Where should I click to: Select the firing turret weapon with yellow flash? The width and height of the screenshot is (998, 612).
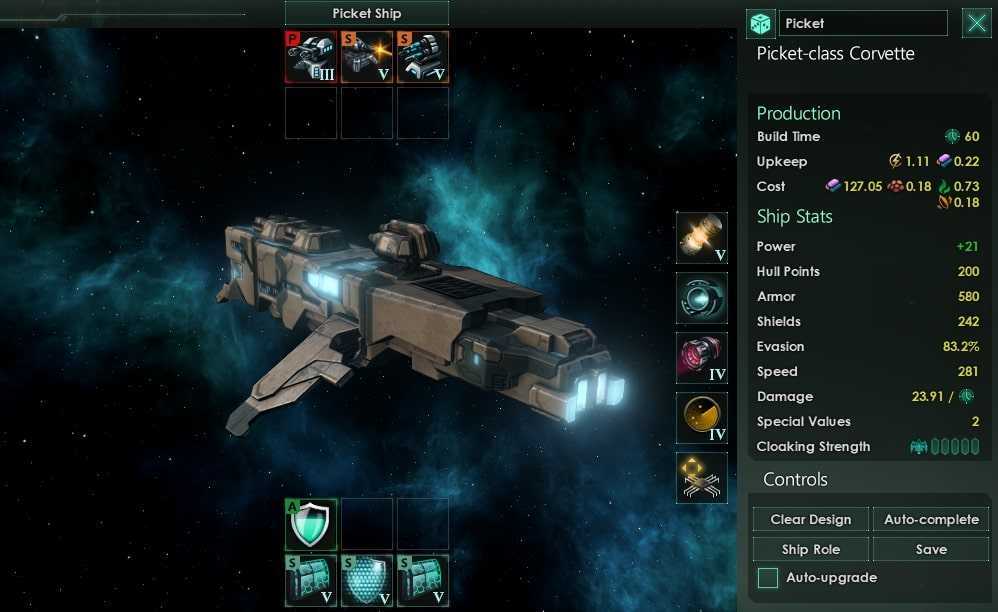(x=367, y=58)
